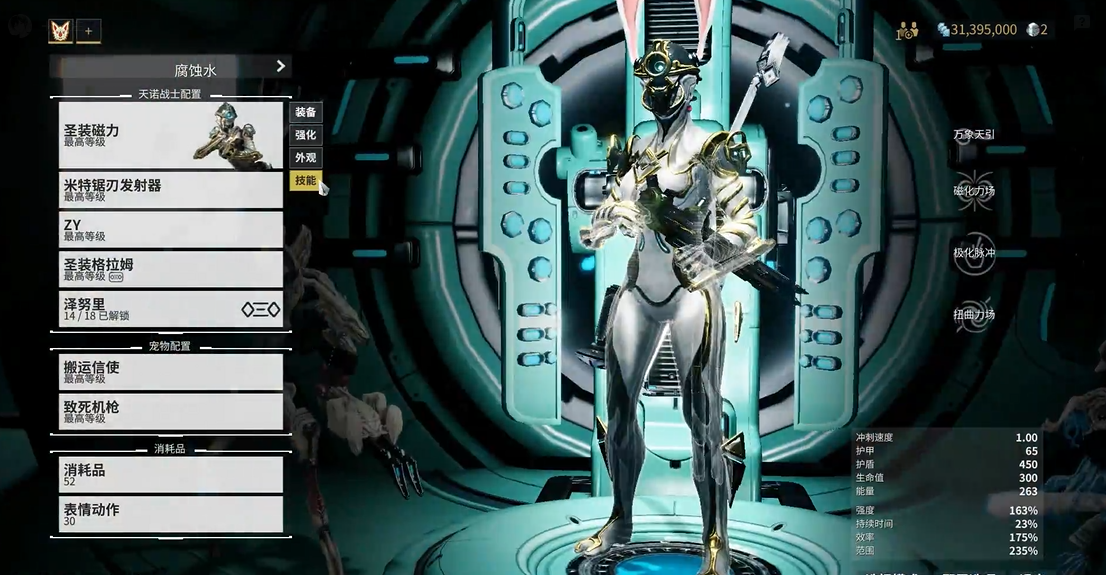Viewport: 1106px width, 575px height.
Task: Select the ZY secondary weapon slot
Action: coord(170,230)
